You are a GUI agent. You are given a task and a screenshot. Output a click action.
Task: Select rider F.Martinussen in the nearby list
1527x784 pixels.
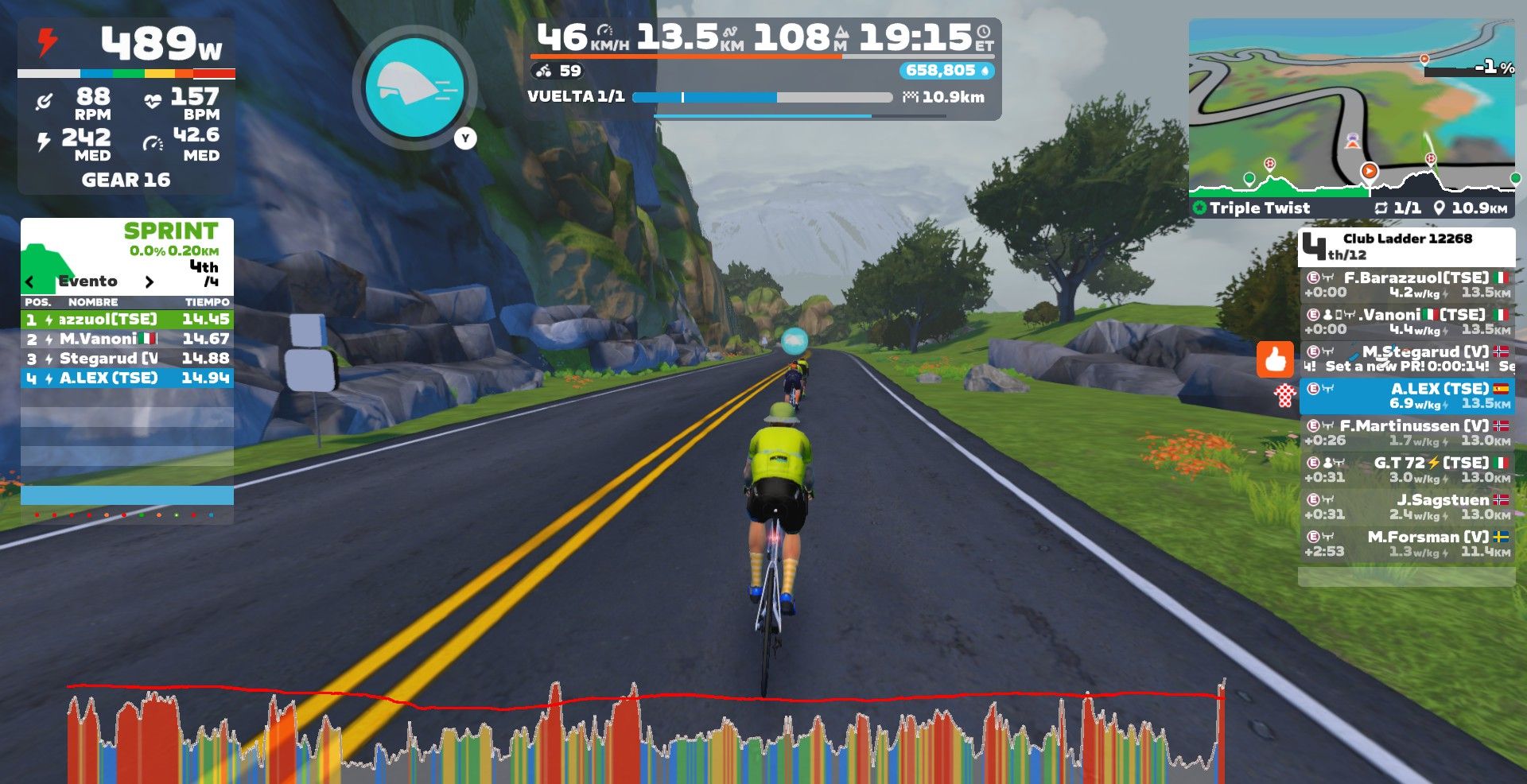point(1406,433)
